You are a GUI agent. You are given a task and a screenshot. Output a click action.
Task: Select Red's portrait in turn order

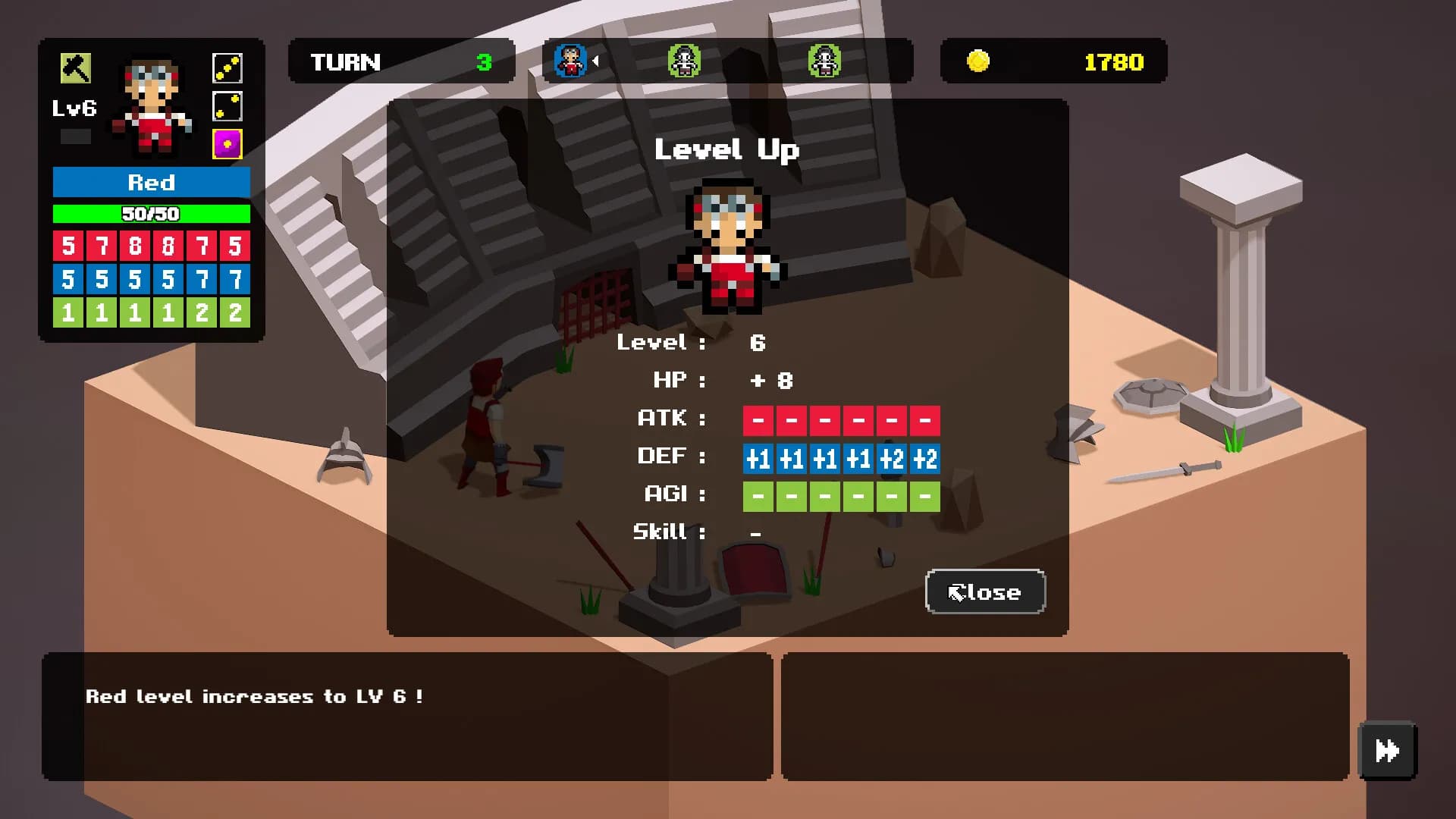570,61
